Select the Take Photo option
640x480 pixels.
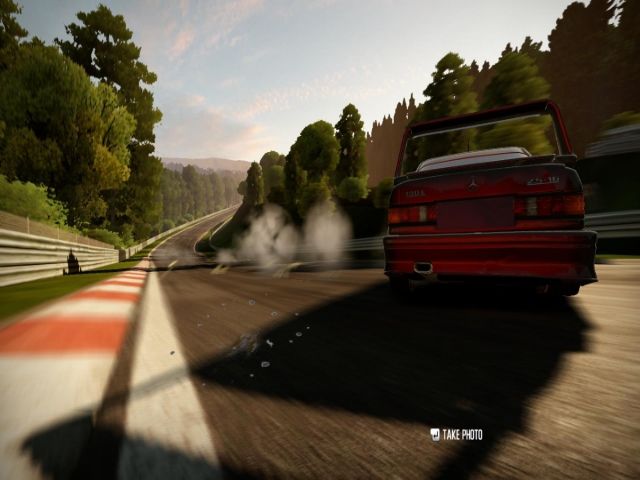click(x=457, y=434)
